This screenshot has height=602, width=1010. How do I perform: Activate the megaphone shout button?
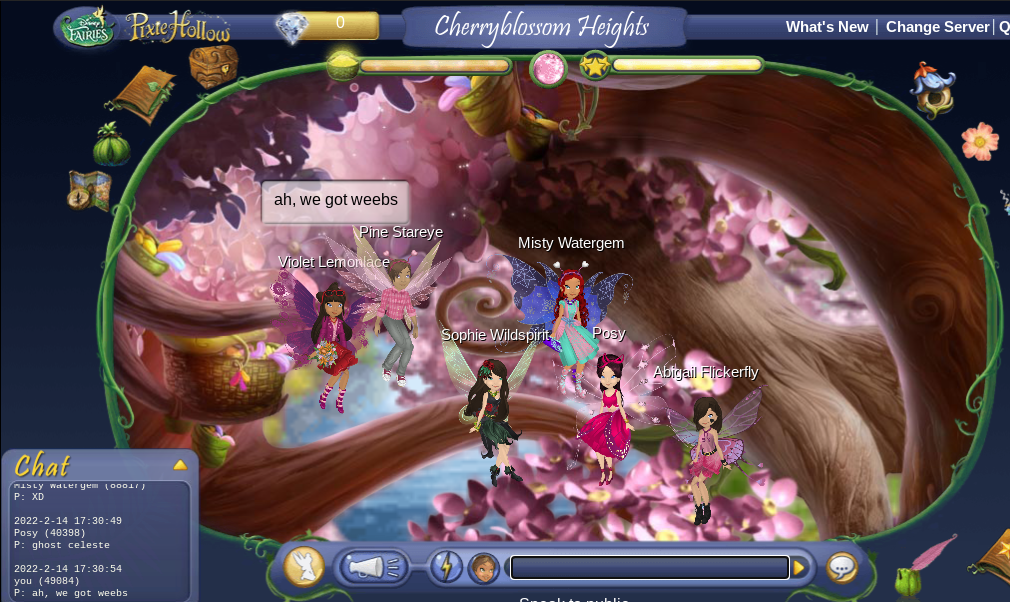pos(371,568)
